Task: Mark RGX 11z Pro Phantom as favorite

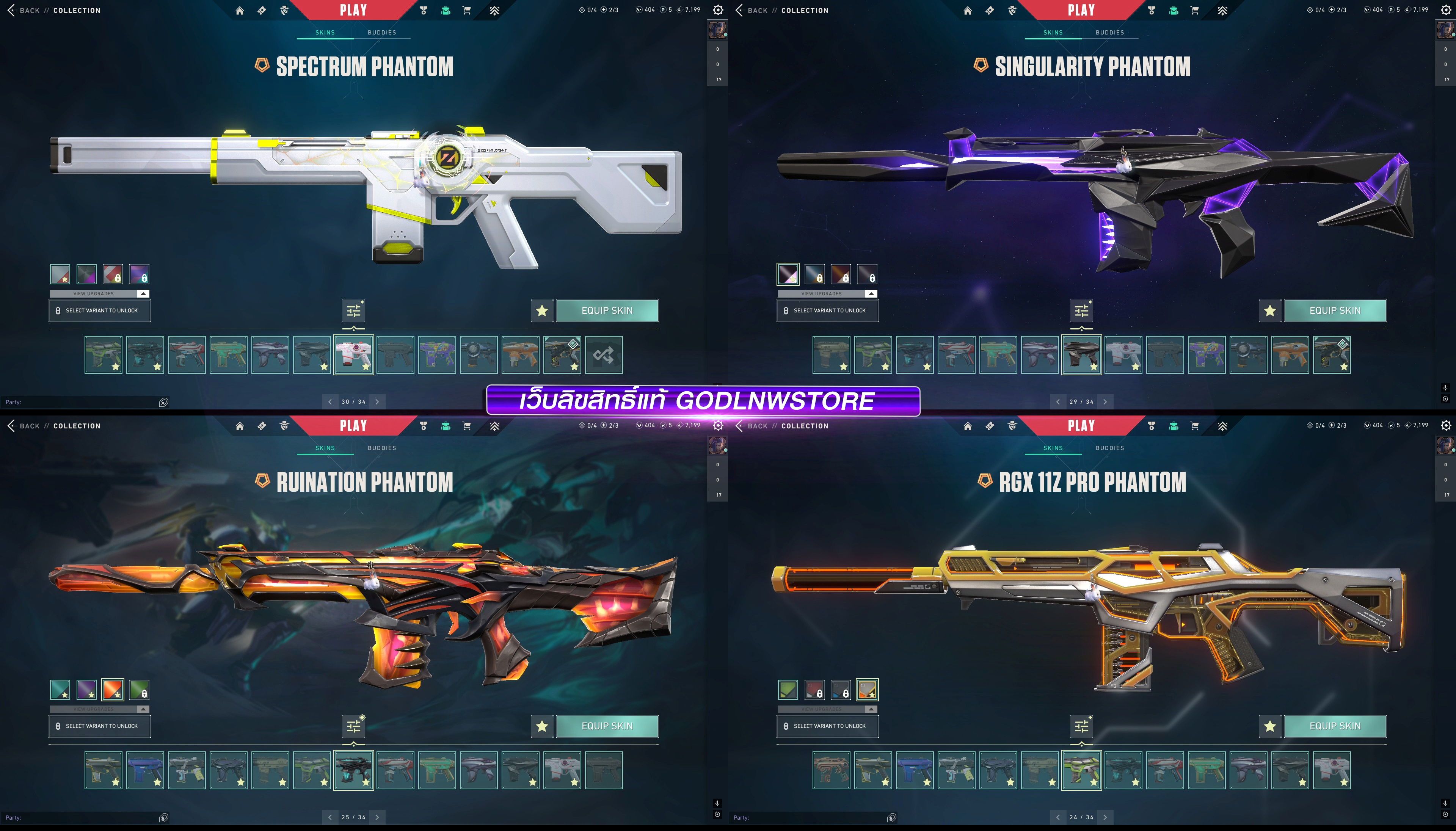Action: pos(1269,726)
